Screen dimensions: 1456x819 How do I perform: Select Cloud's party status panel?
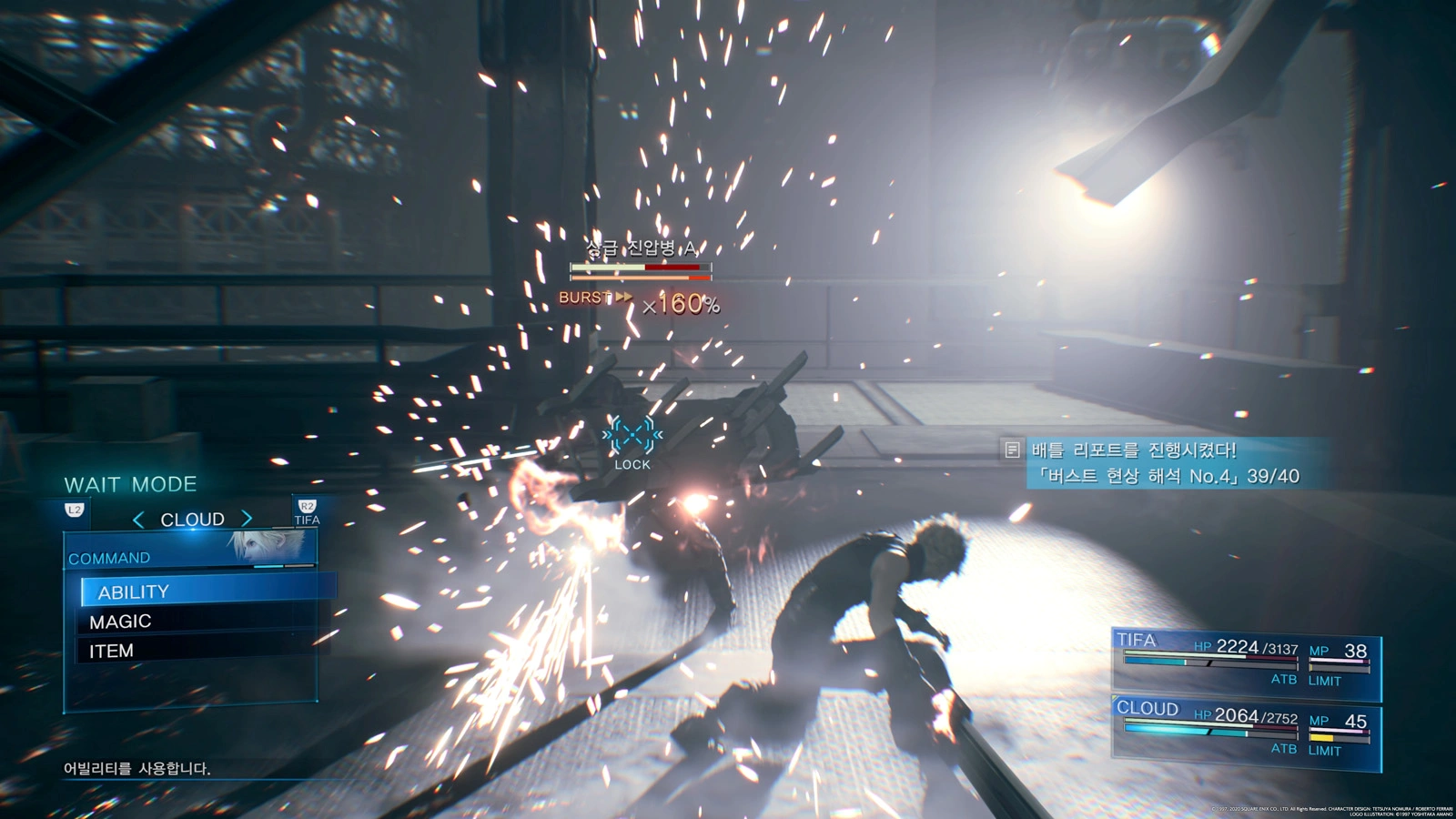(1245, 733)
